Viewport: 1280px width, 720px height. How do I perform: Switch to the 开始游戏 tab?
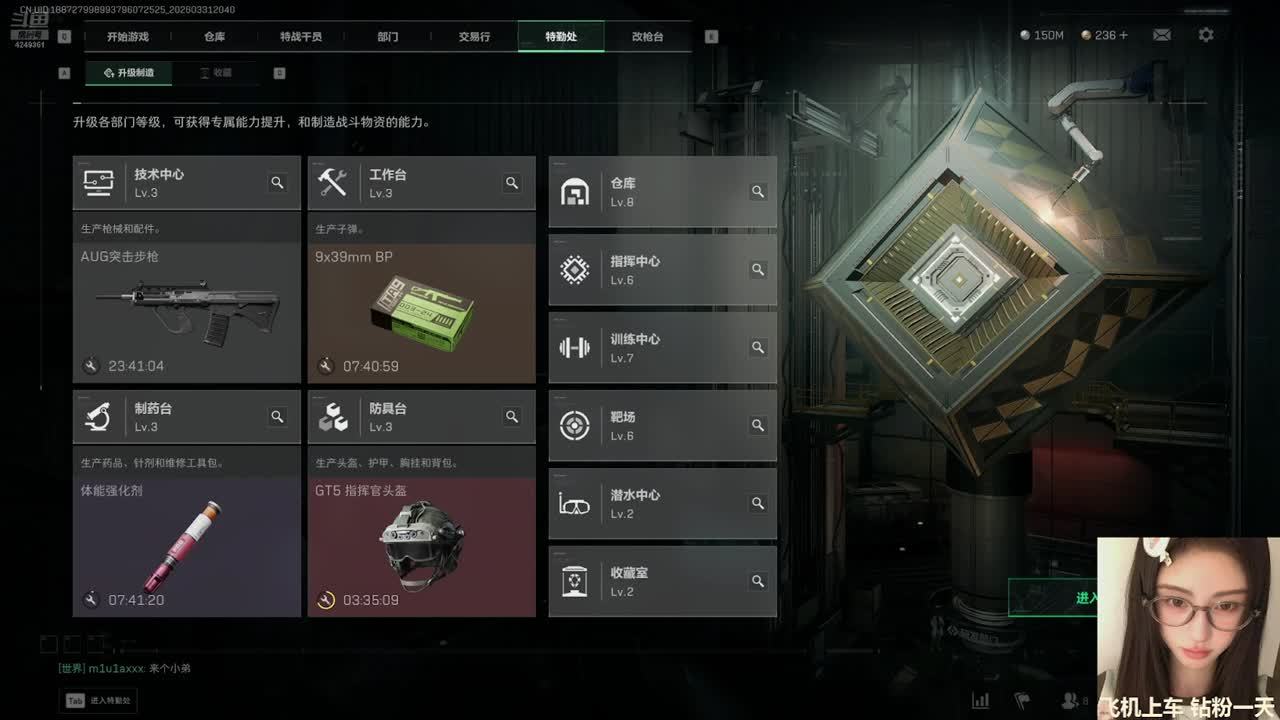[x=127, y=37]
